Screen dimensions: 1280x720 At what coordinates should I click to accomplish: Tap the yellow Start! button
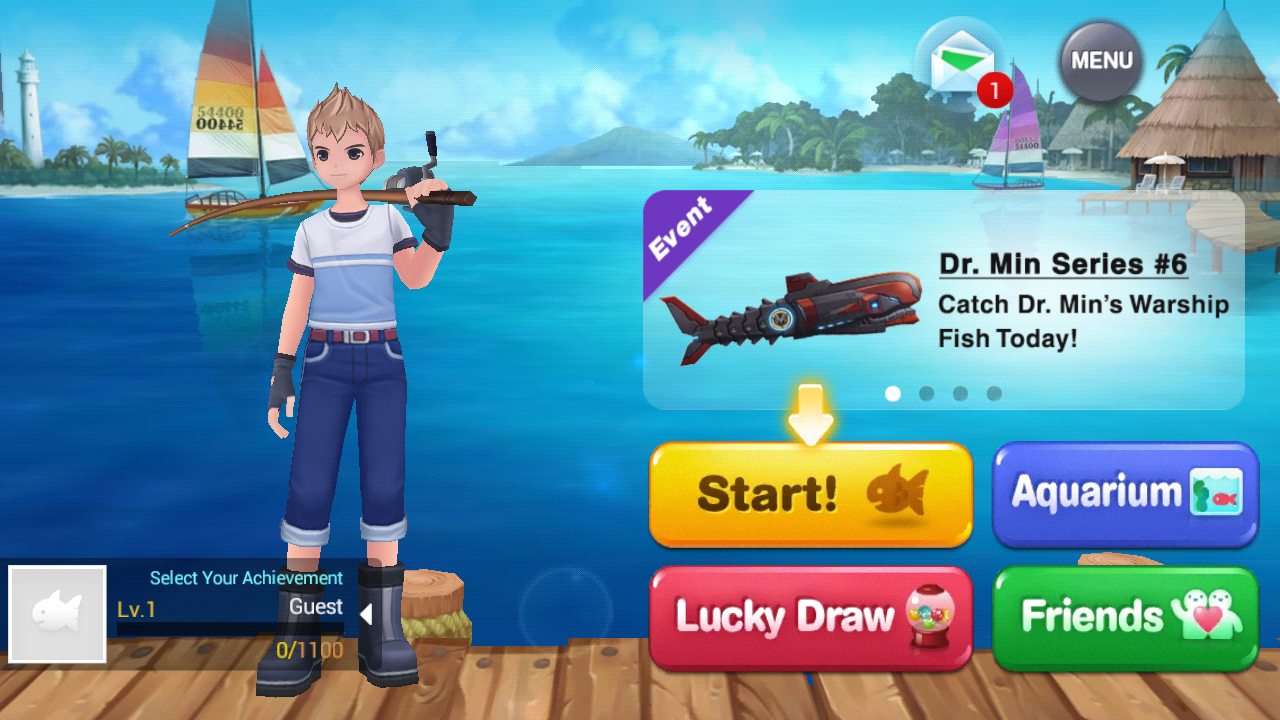(810, 494)
